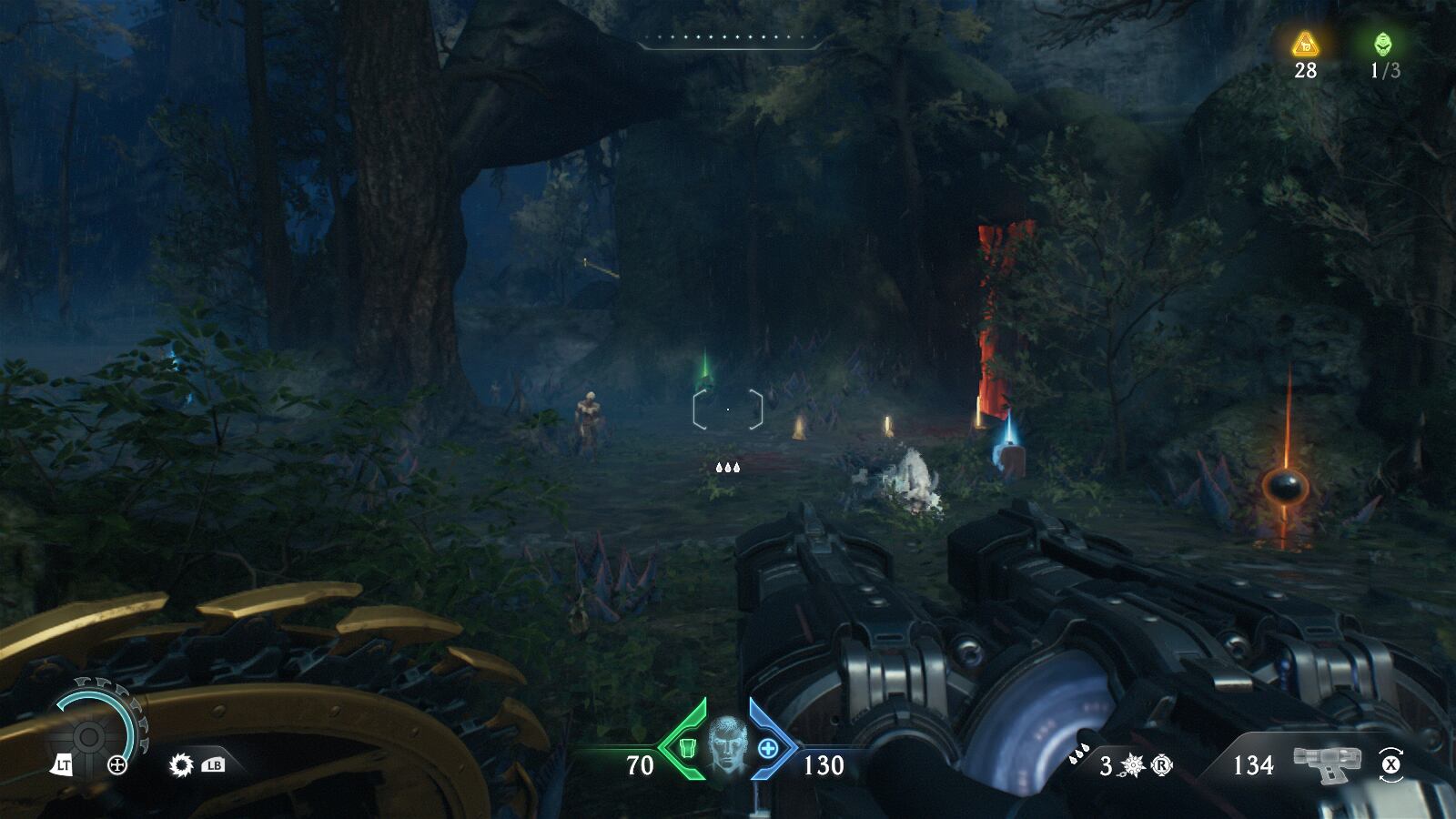Select the spiked melee charge icon
The width and height of the screenshot is (1456, 819).
click(1133, 765)
